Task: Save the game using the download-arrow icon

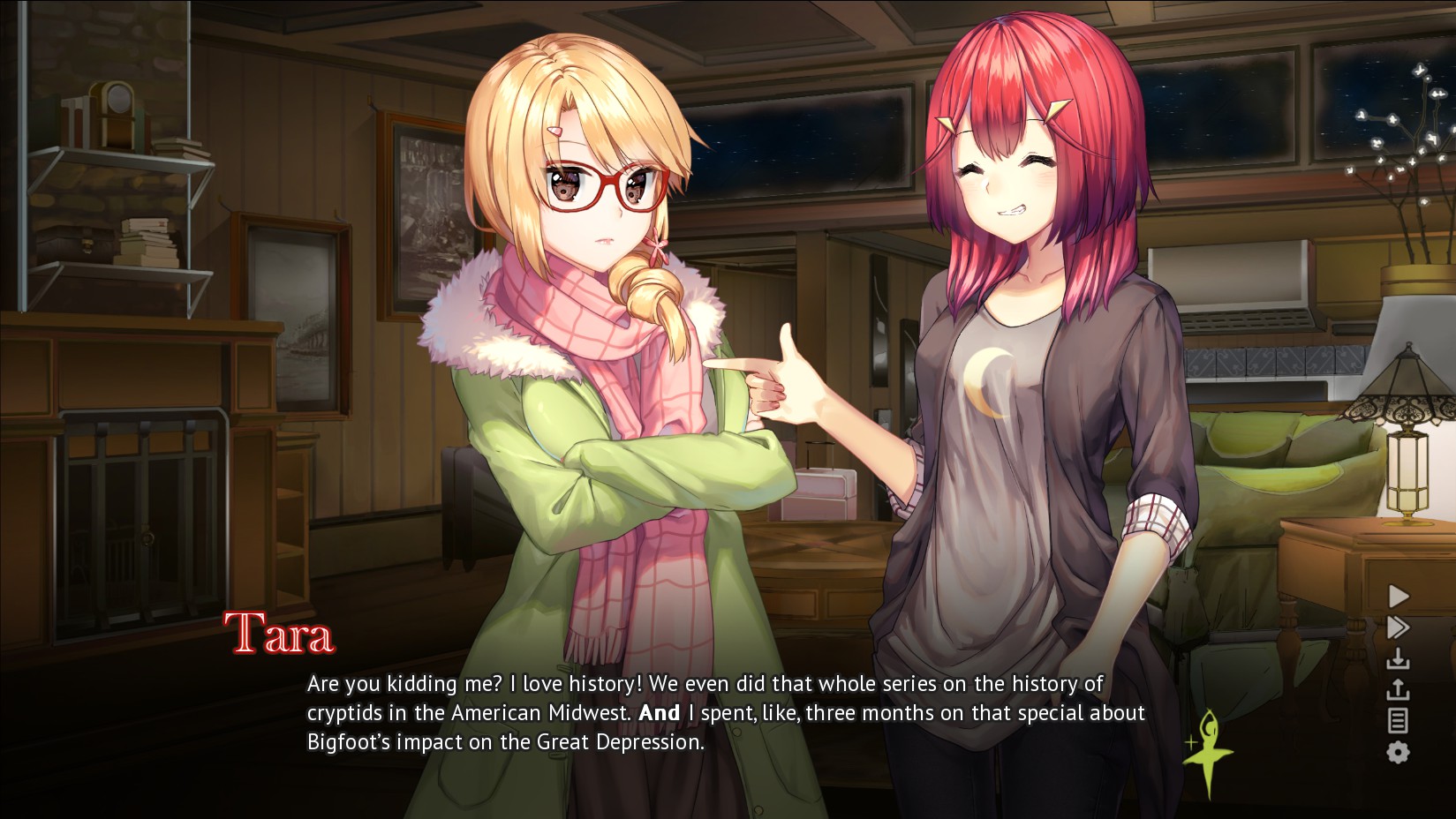Action: click(1399, 658)
